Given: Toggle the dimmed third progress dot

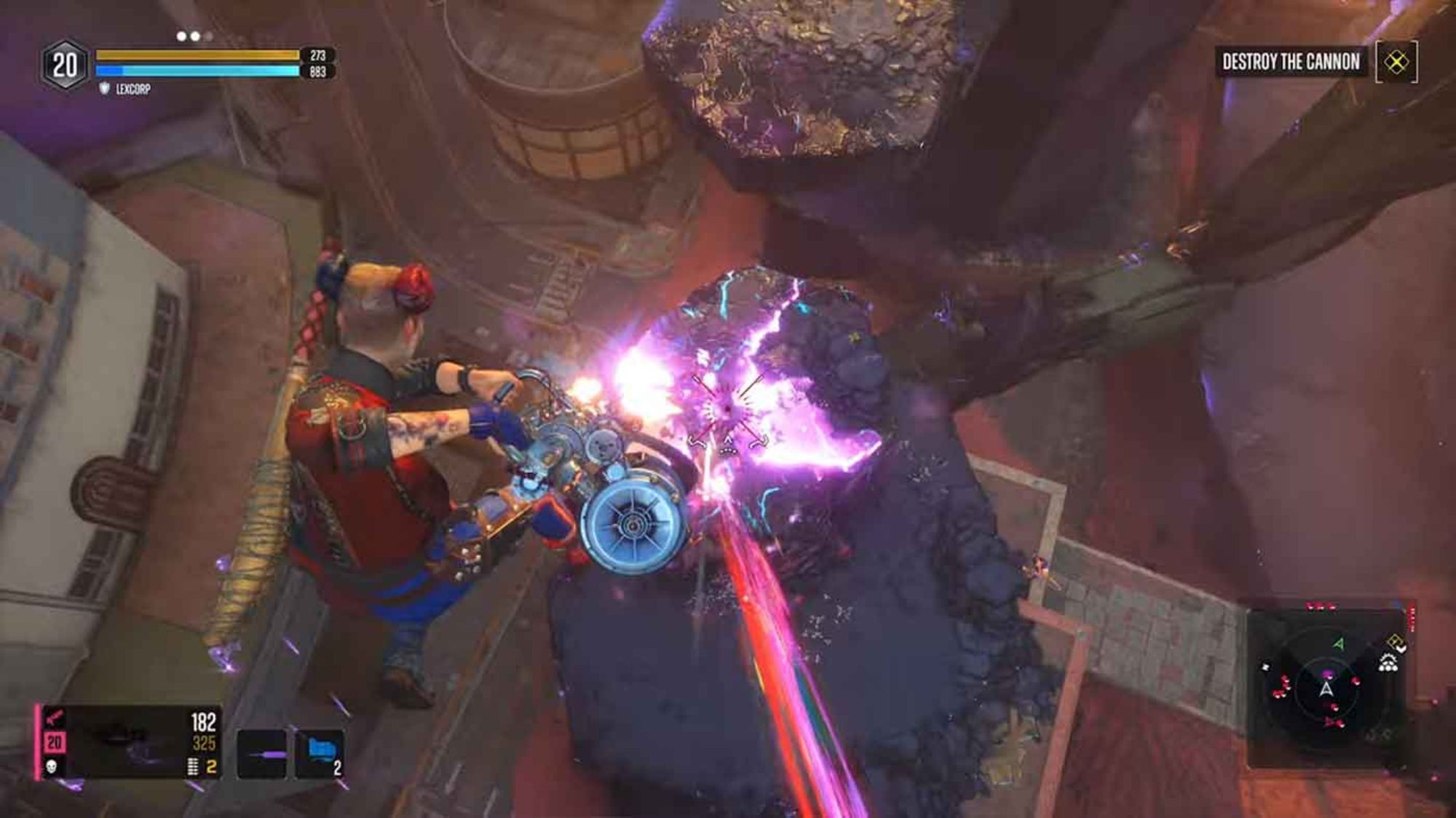Looking at the screenshot, I should click(x=208, y=36).
